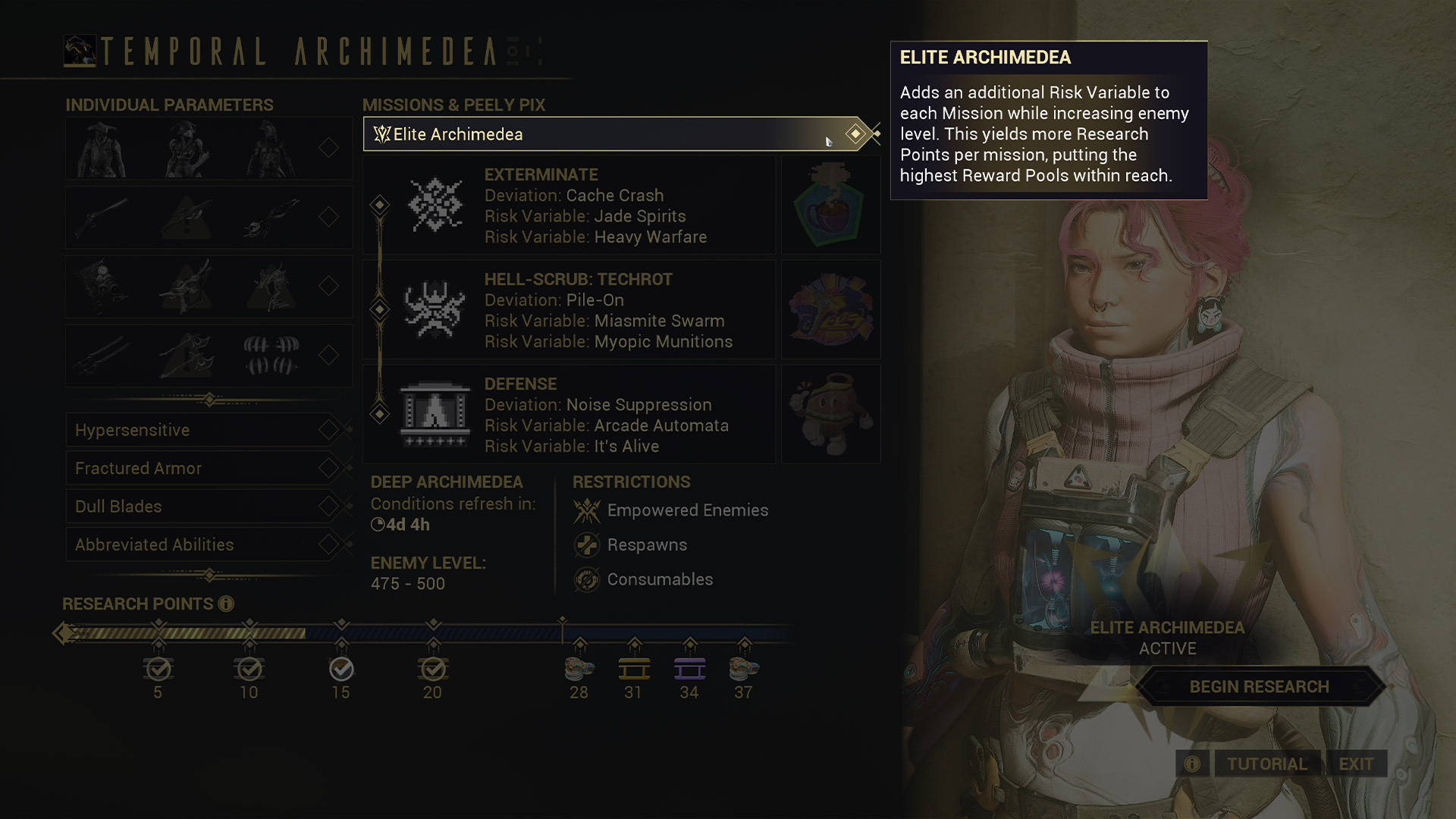Viewport: 1456px width, 819px height.
Task: View the 28 research points reward
Action: [x=579, y=670]
